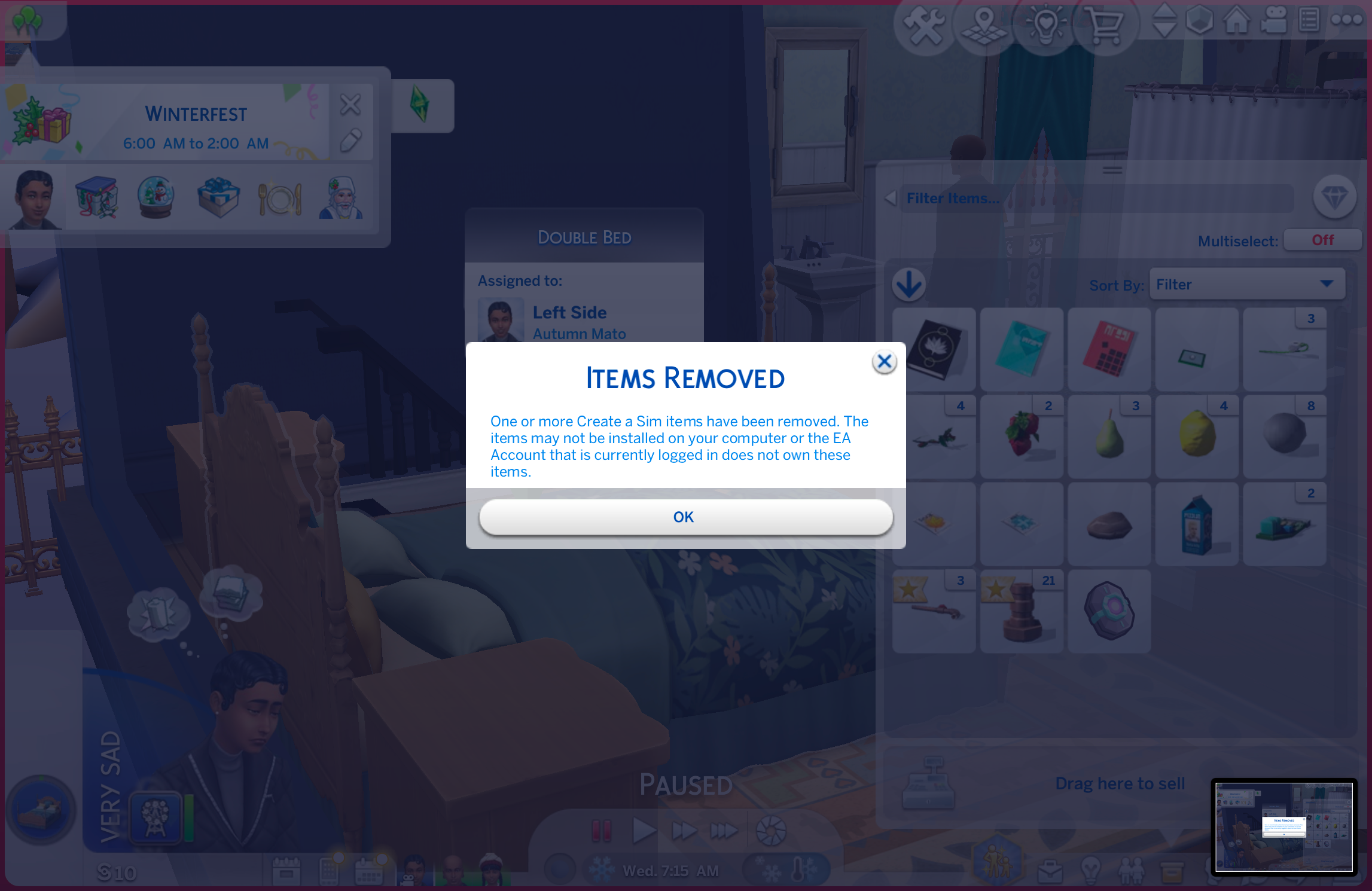Click OK on the Items Removed dialog
Screen dimensions: 1372x891
coord(685,517)
